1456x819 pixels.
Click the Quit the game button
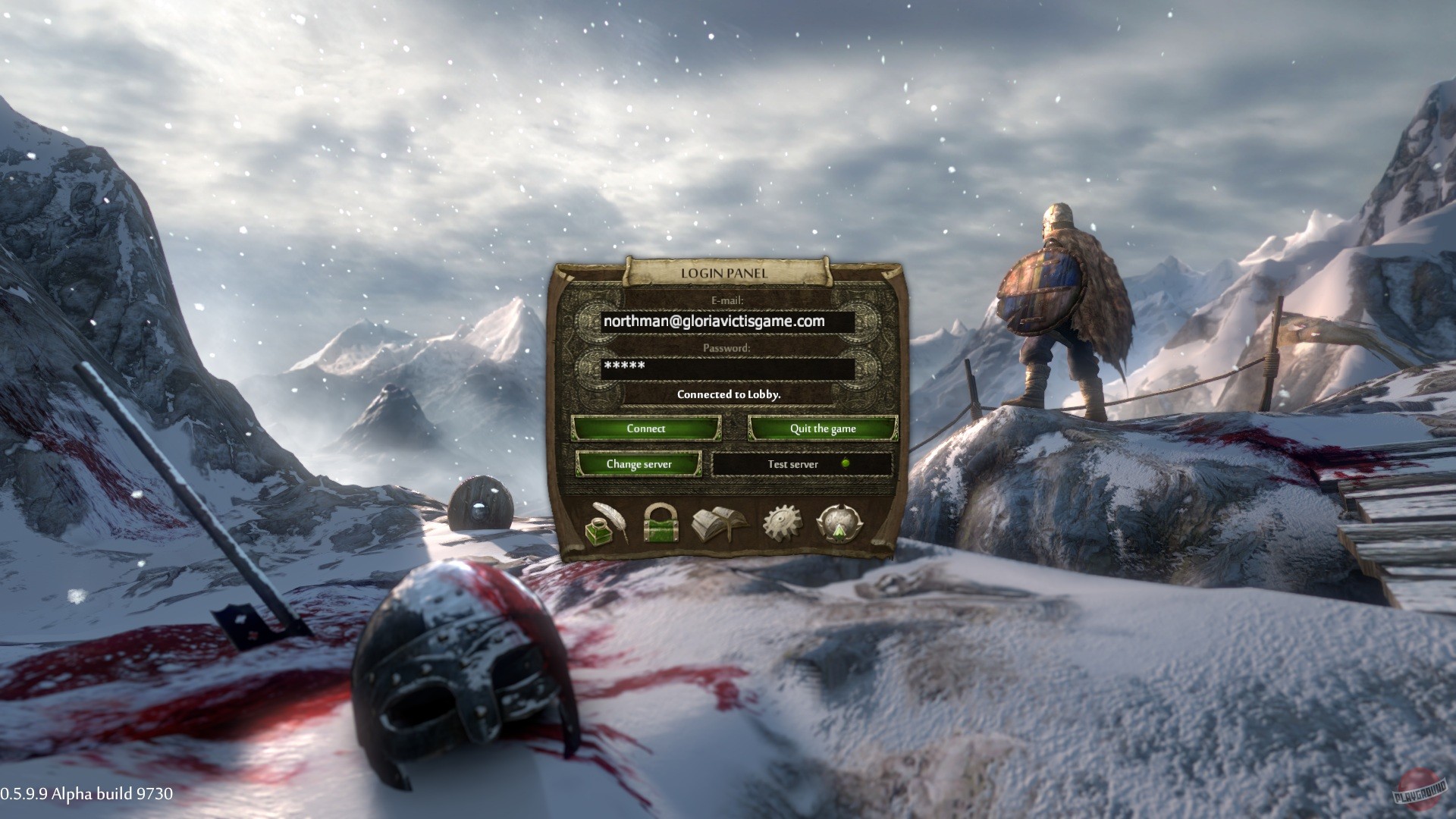[x=824, y=428]
